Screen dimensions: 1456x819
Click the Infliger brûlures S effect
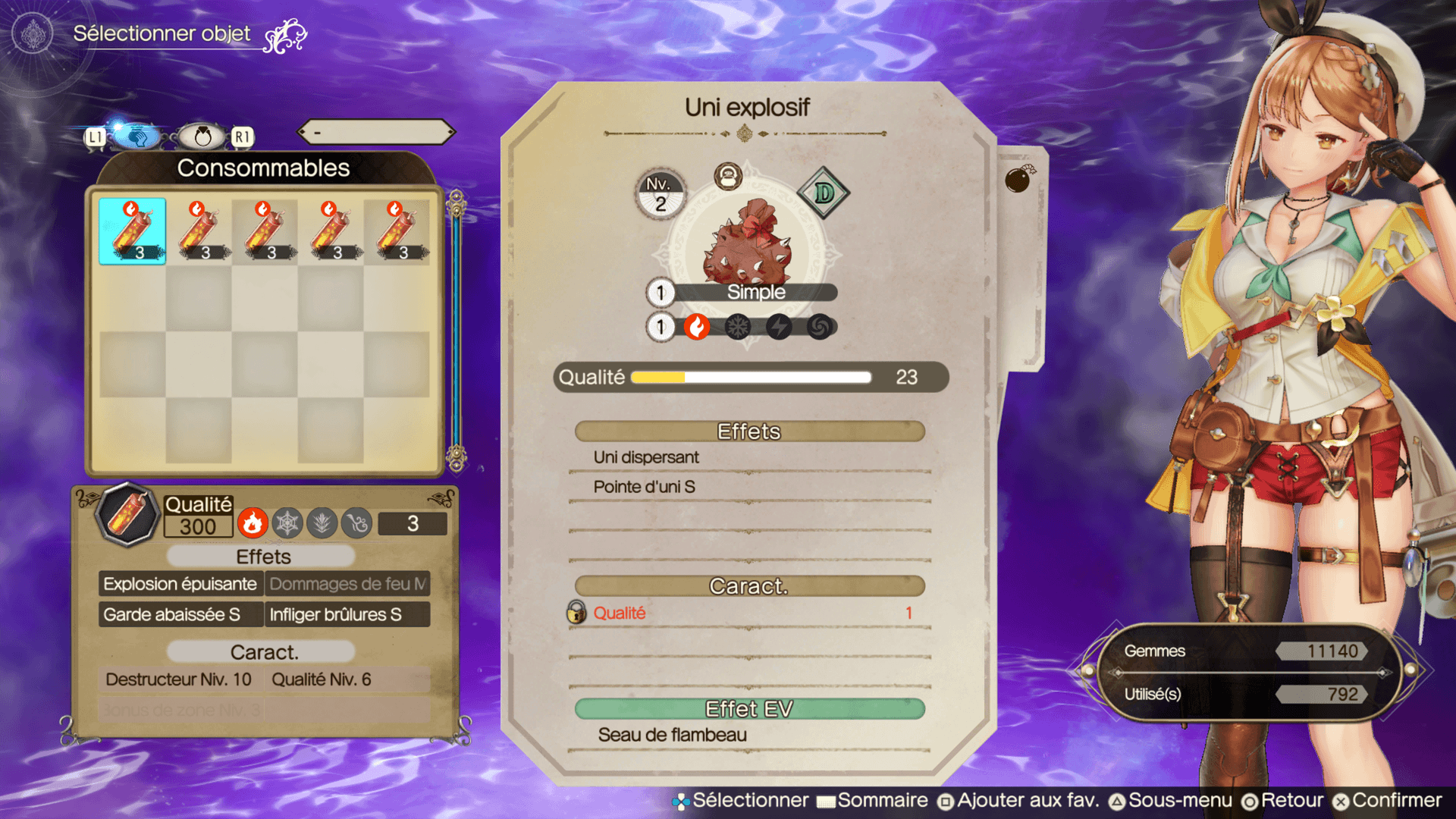[347, 614]
